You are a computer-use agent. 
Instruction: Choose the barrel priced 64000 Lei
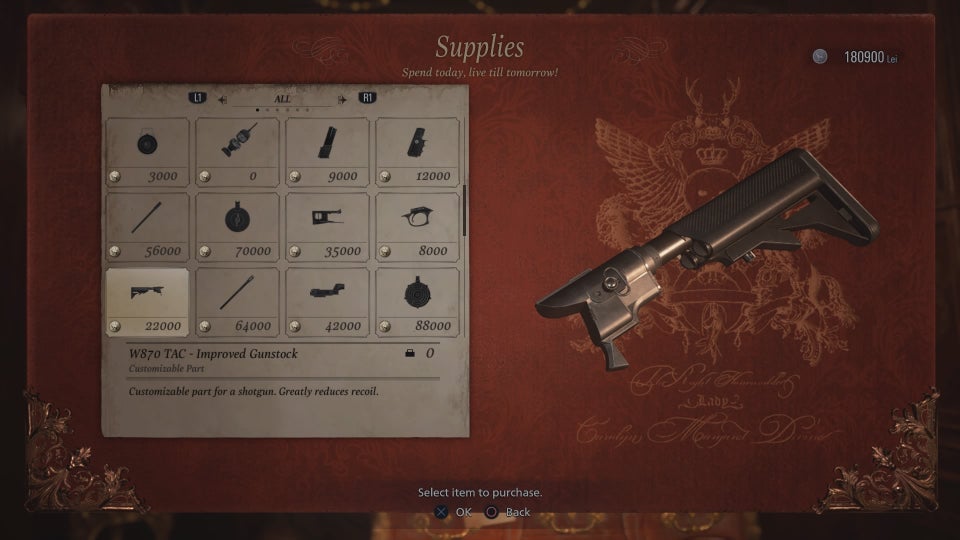[x=237, y=302]
